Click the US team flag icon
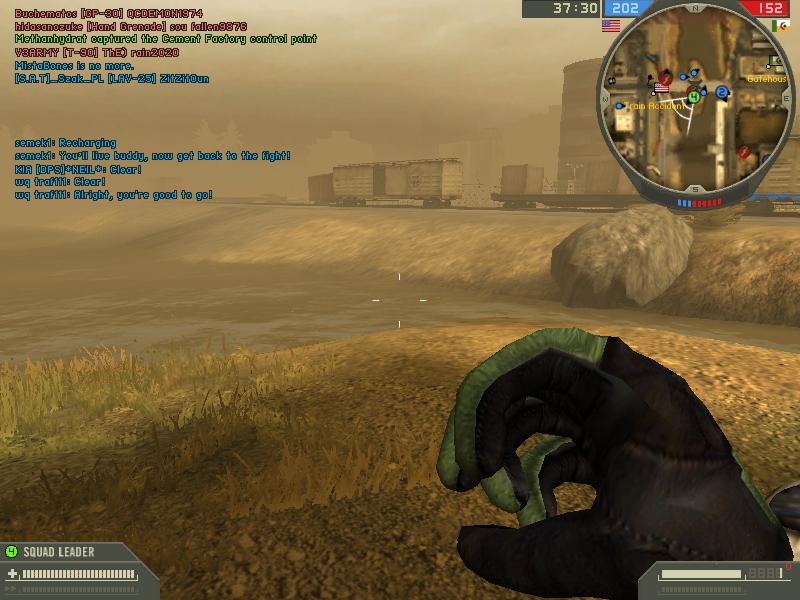Image resolution: width=800 pixels, height=600 pixels. coord(610,25)
